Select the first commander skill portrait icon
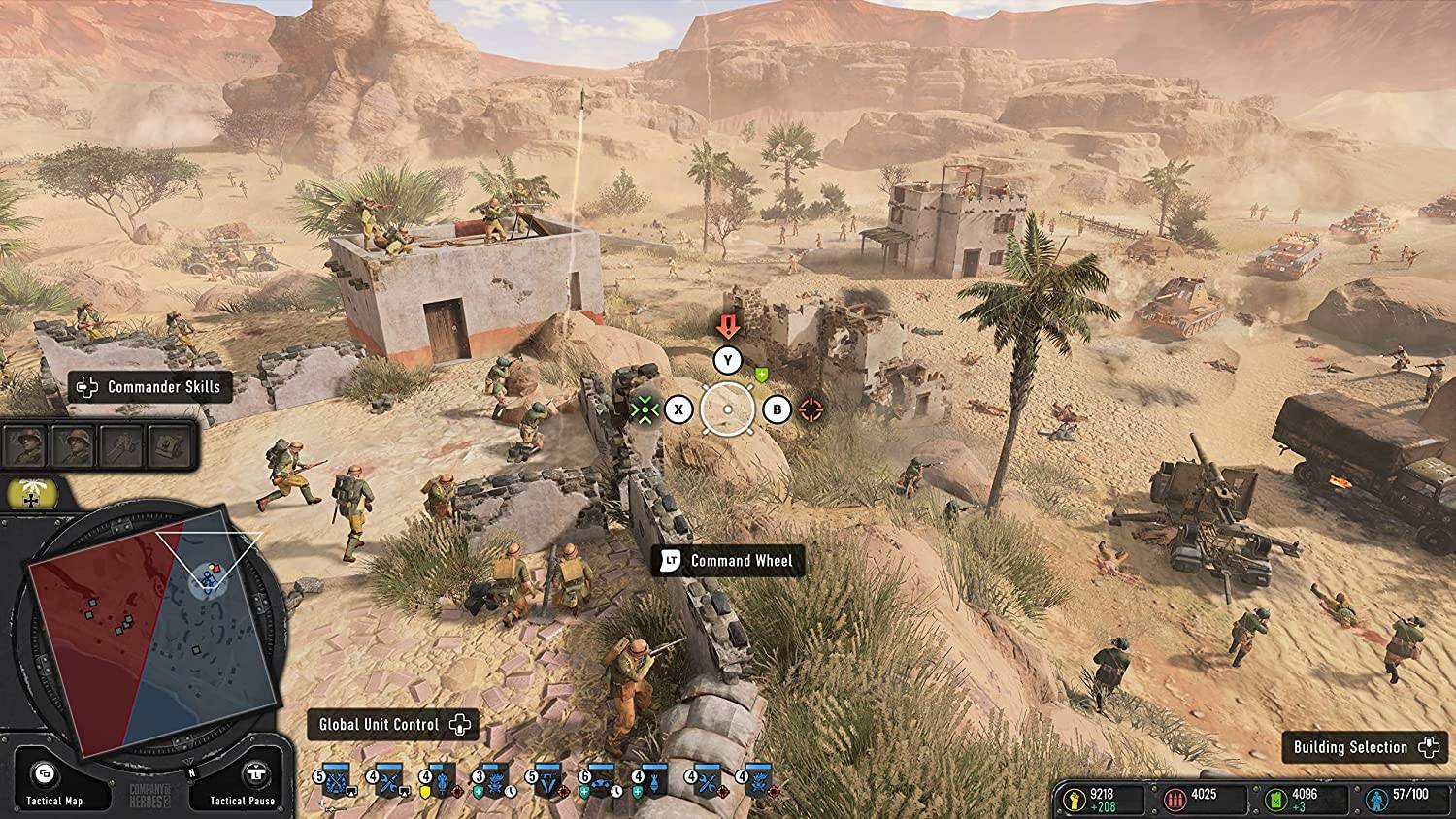The width and height of the screenshot is (1456, 819). (25, 446)
